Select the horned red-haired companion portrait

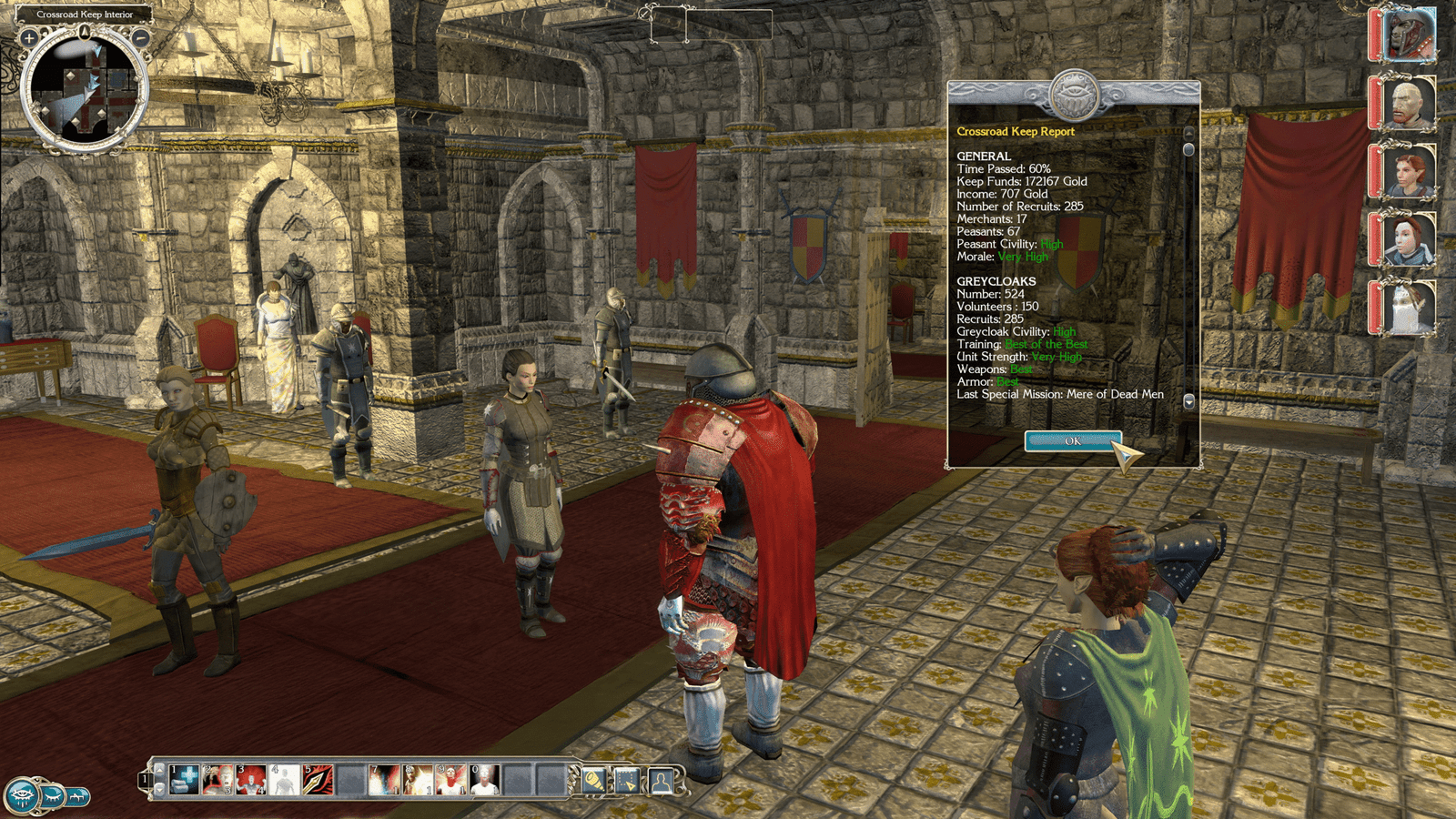pyautogui.click(x=1408, y=170)
